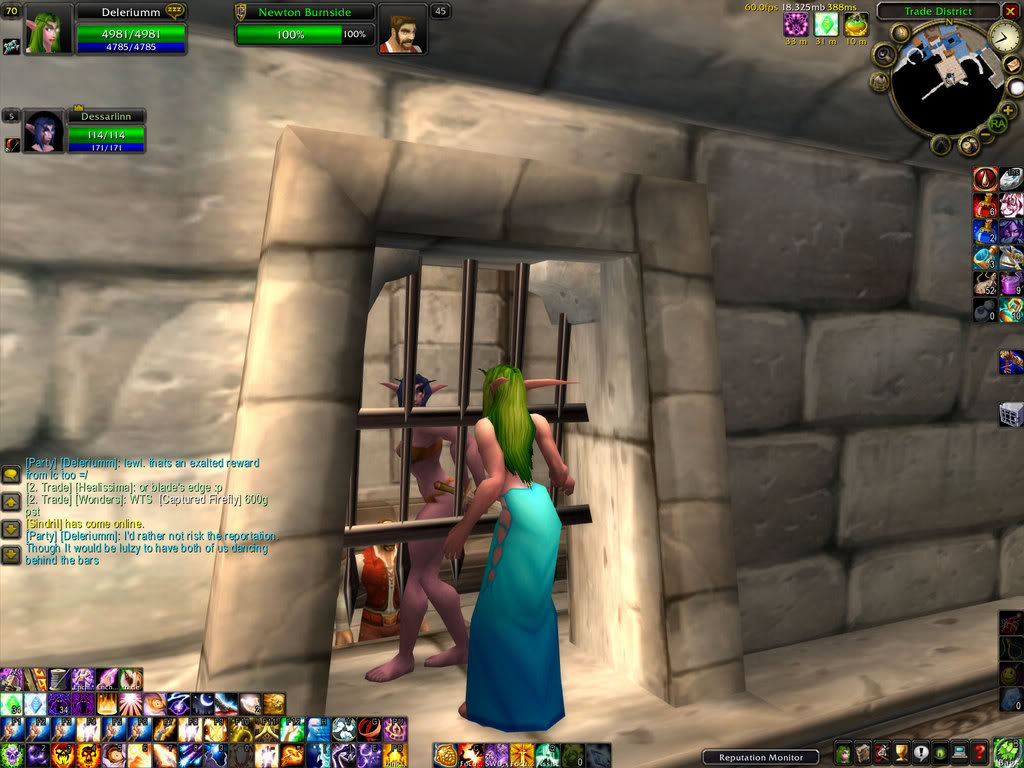
Task: Select Deleriumm's player portrait
Action: [47, 28]
